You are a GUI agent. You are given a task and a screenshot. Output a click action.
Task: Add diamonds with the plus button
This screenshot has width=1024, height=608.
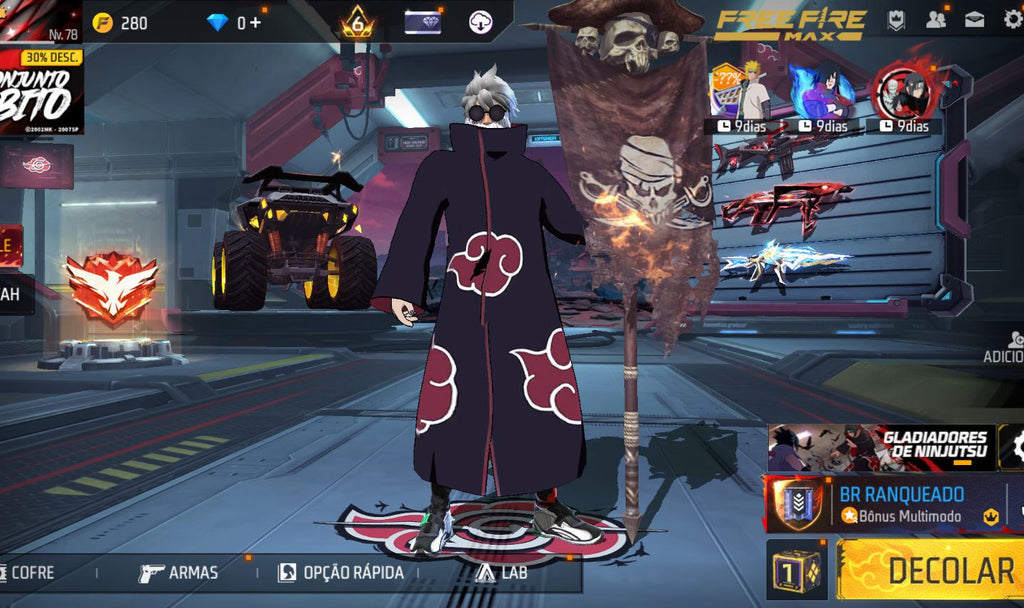(255, 22)
